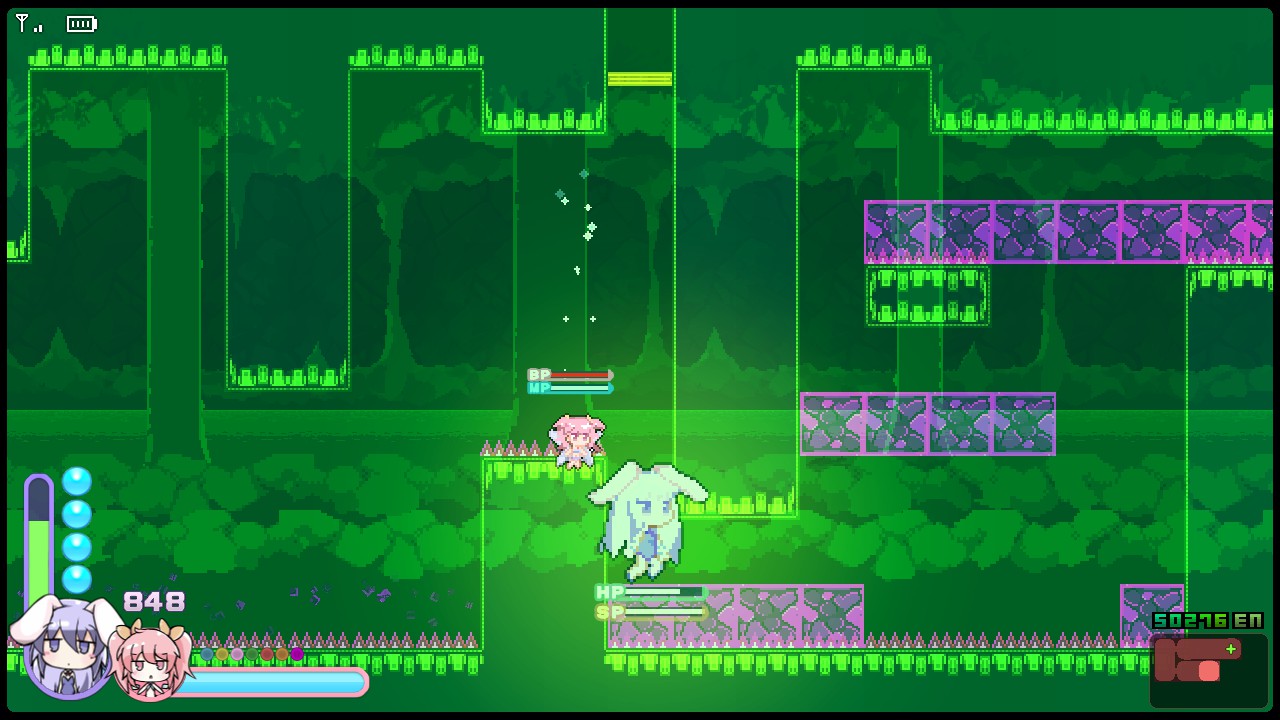Screen dimensions: 1280x720
Task: Expand the boss BP status bar
Action: coord(571,374)
